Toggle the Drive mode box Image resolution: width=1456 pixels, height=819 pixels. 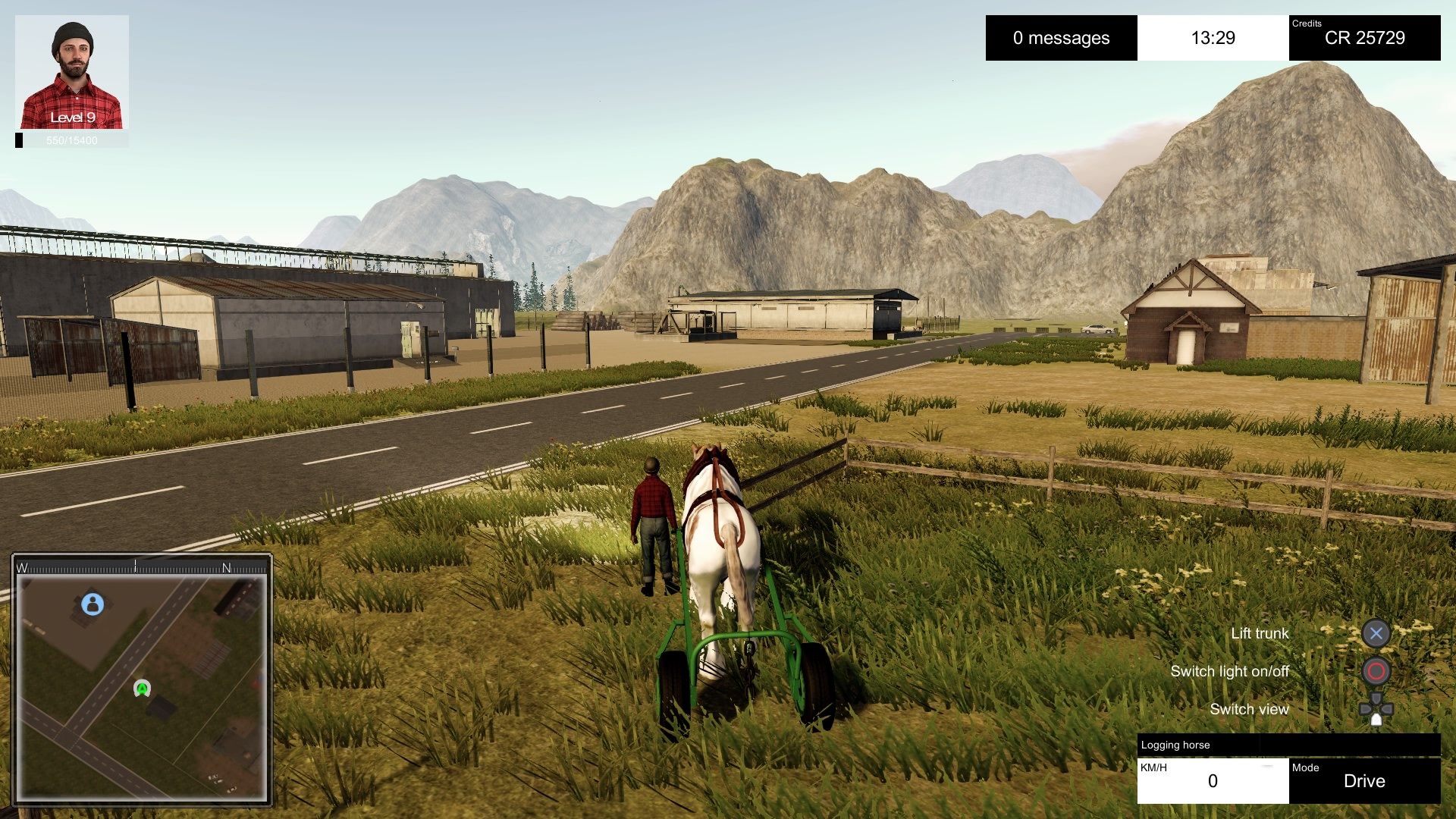[1364, 780]
